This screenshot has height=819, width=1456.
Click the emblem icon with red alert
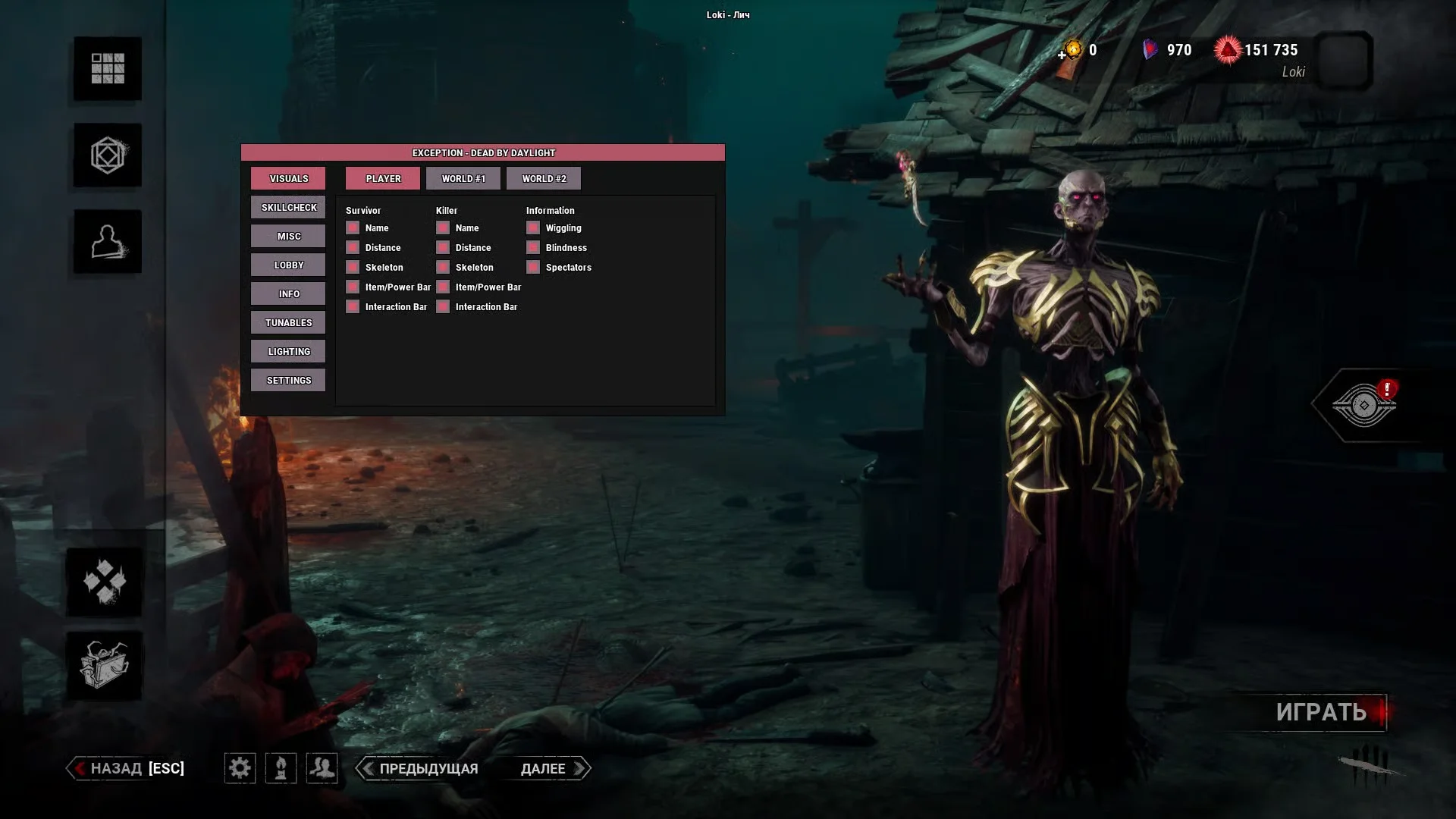click(x=1364, y=405)
